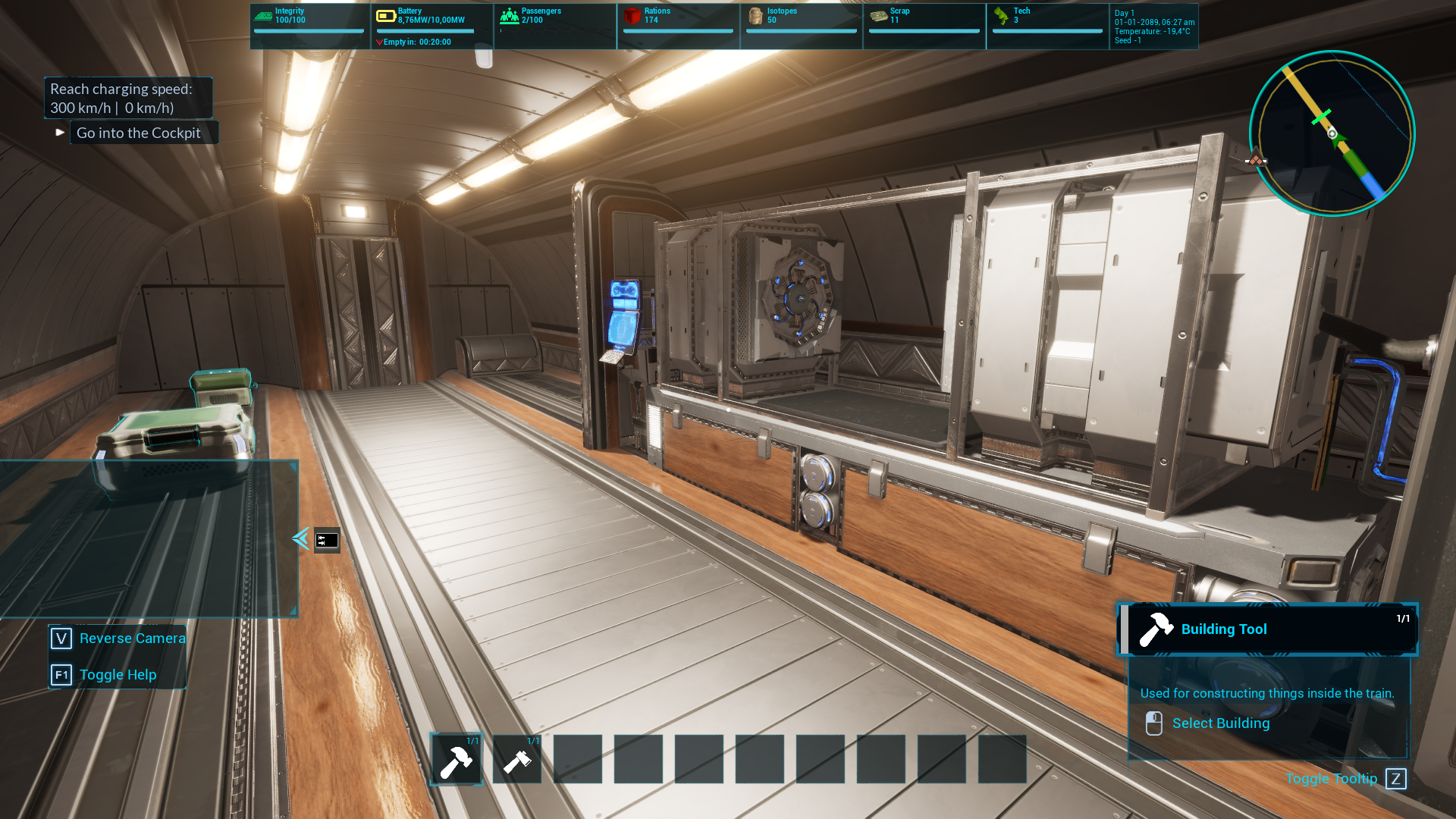Collapse the side panel with the cyan arrow

coord(300,538)
